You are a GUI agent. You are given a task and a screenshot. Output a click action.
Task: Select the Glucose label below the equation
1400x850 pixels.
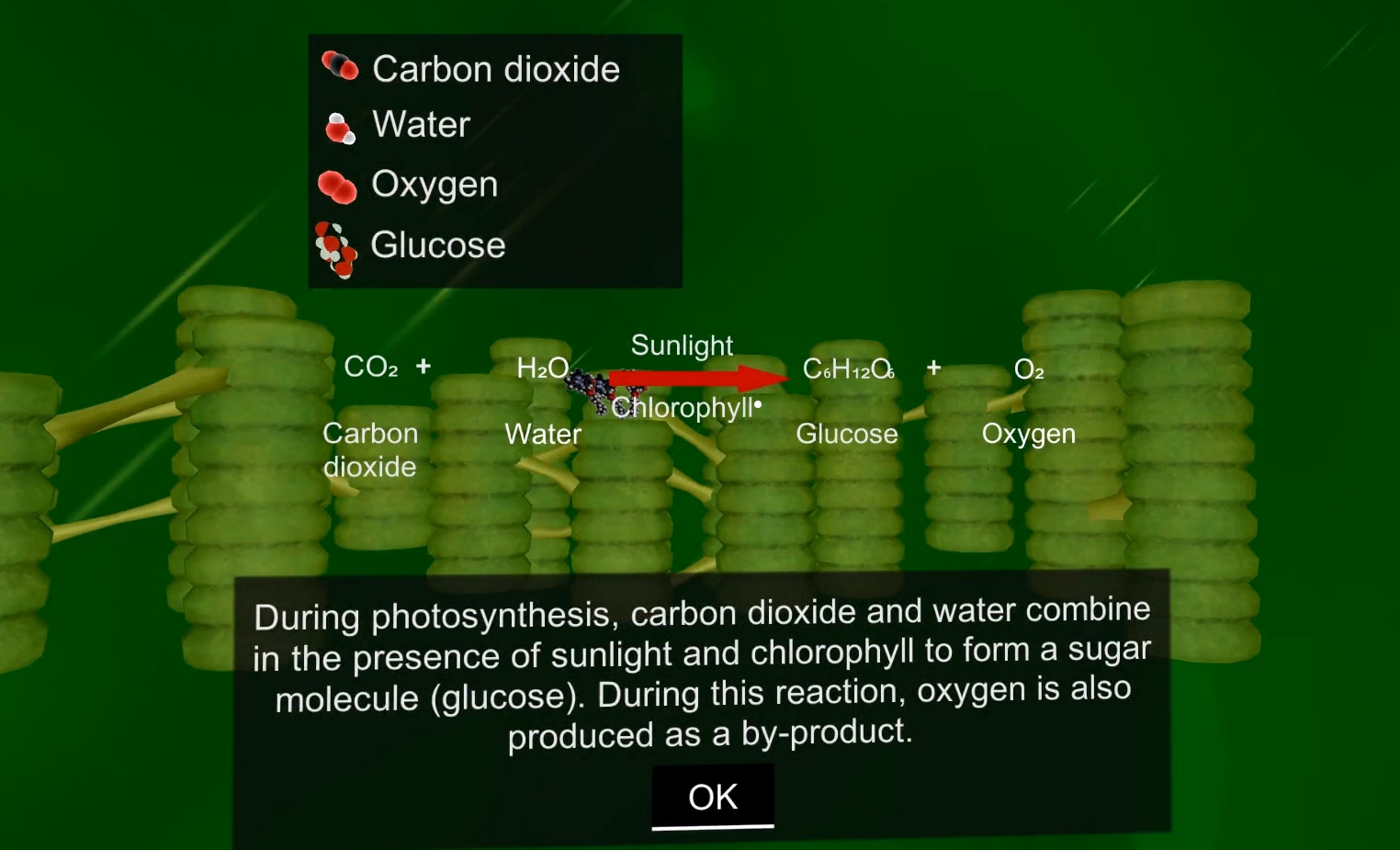[x=847, y=434]
